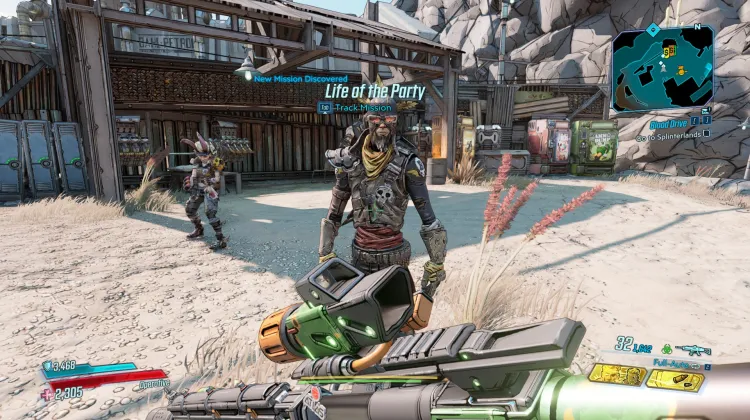The image size is (750, 420).
Task: Toggle the Go to Splinterlands objective checkbox
Action: tap(707, 132)
